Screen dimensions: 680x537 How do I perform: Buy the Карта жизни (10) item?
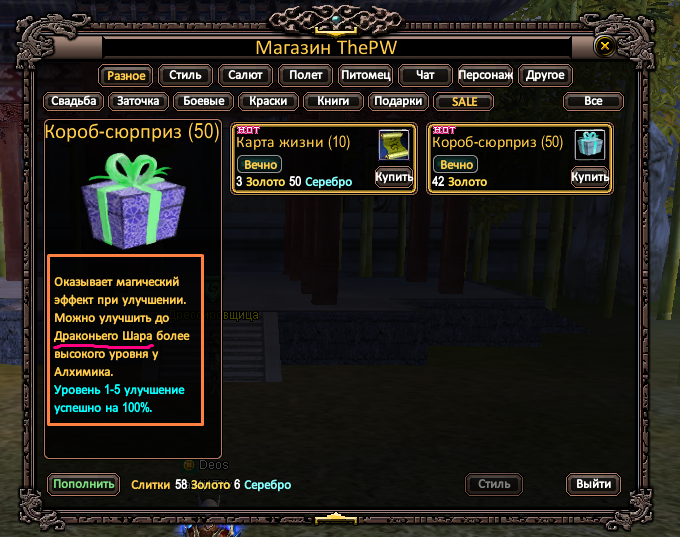point(394,177)
